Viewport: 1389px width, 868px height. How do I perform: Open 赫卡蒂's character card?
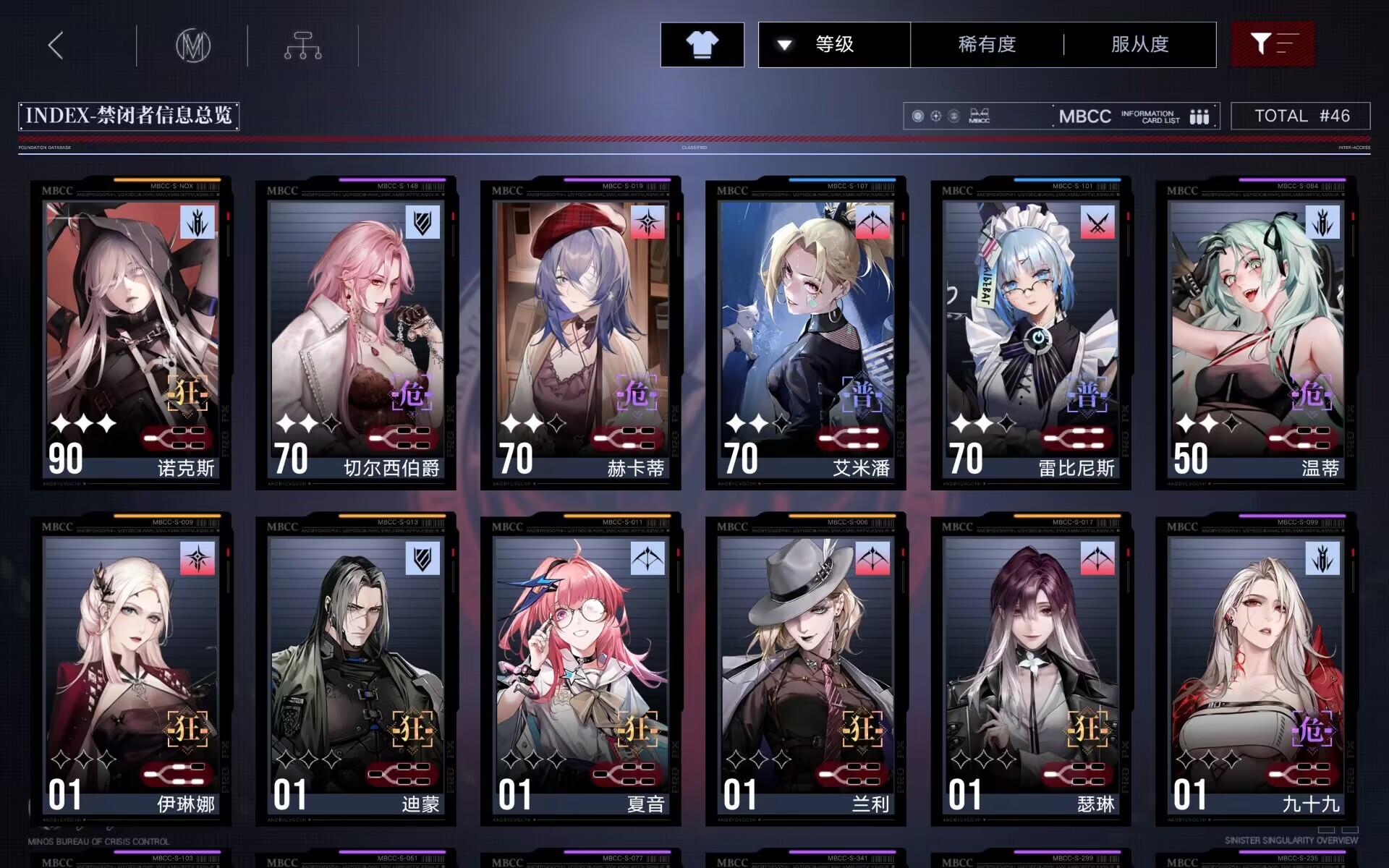(x=581, y=325)
